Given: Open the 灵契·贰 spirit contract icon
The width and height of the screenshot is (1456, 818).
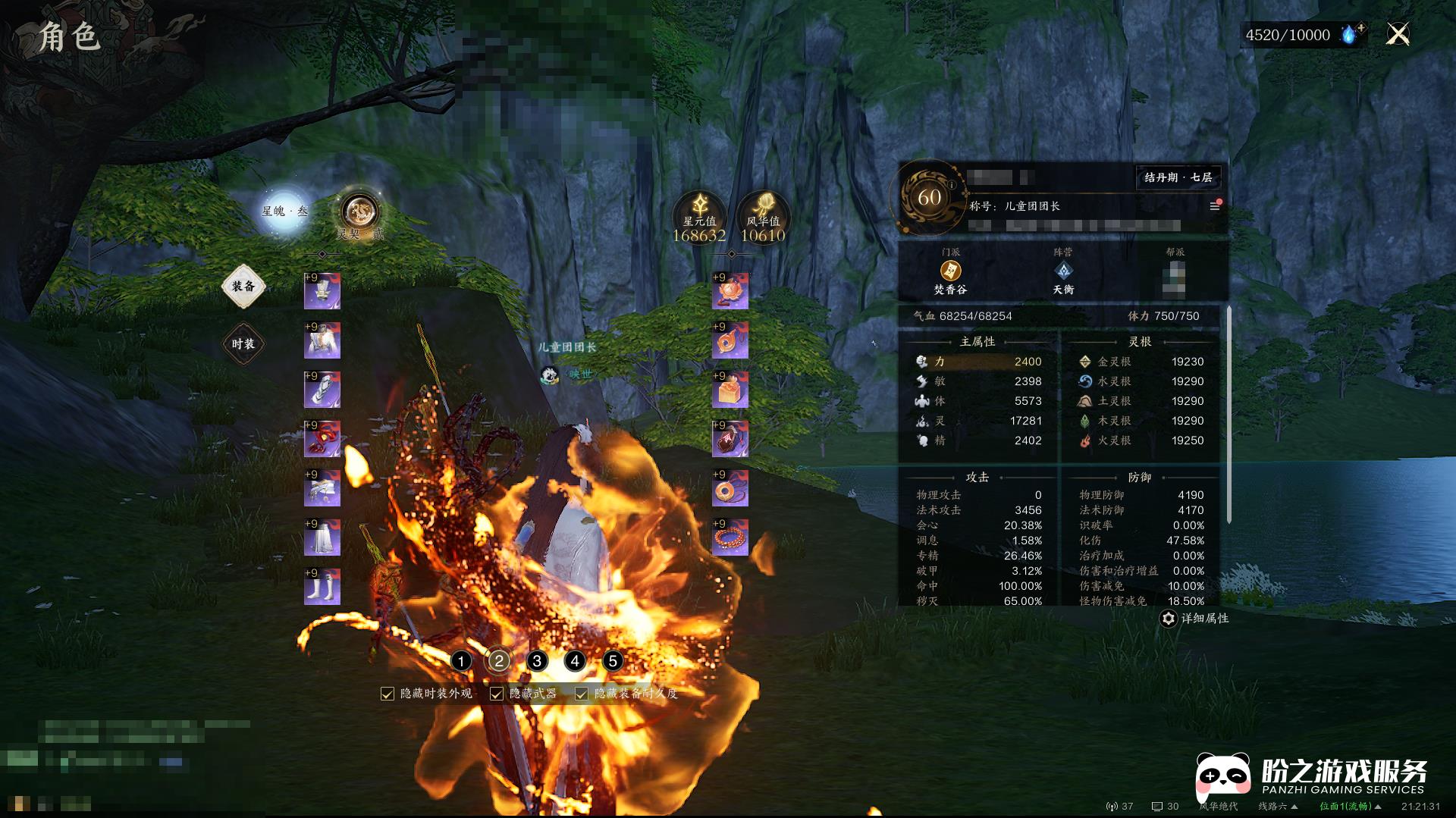Looking at the screenshot, I should pyautogui.click(x=359, y=212).
